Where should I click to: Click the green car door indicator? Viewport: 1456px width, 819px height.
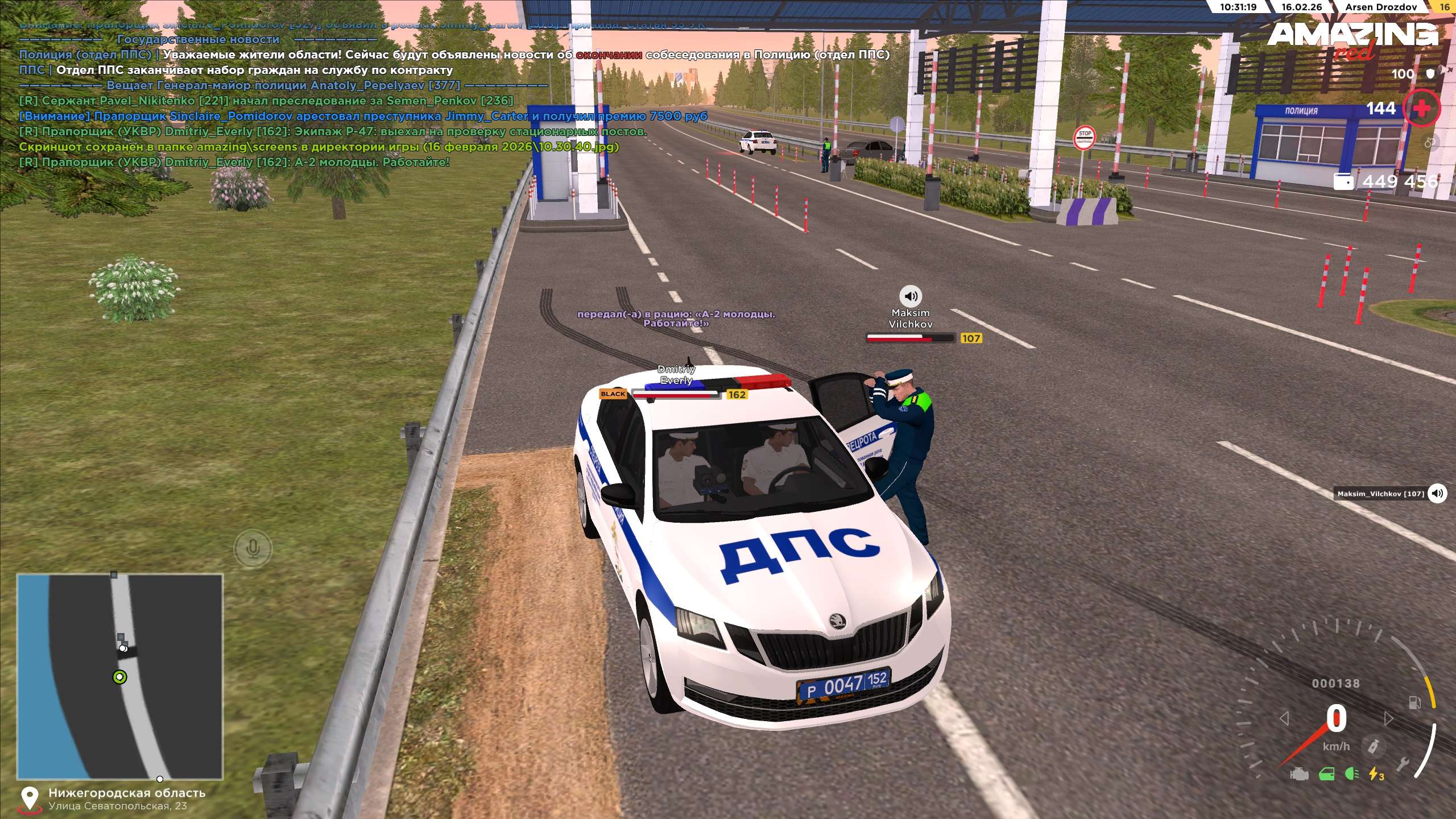pyautogui.click(x=1326, y=774)
